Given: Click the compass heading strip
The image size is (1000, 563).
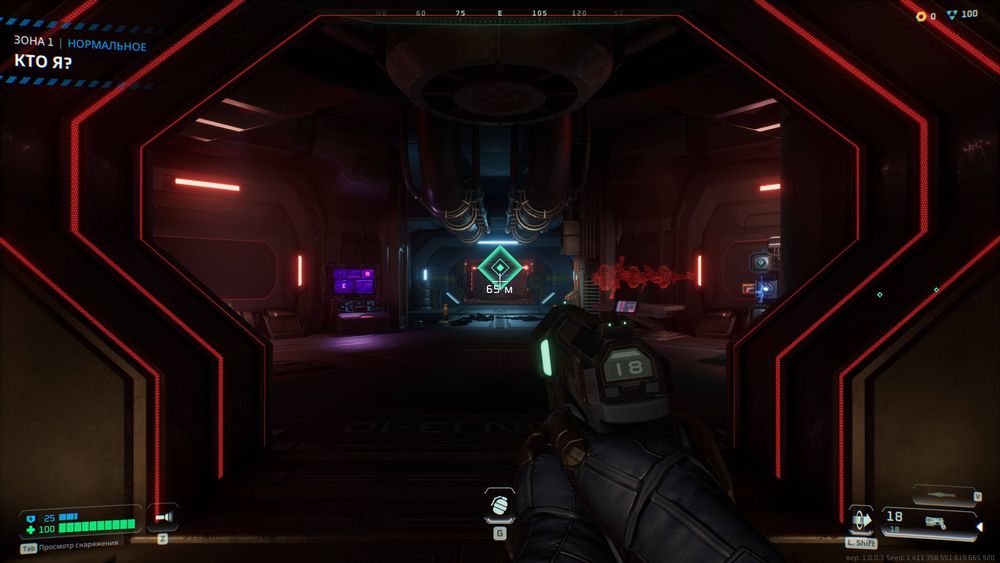Looking at the screenshot, I should (x=499, y=15).
